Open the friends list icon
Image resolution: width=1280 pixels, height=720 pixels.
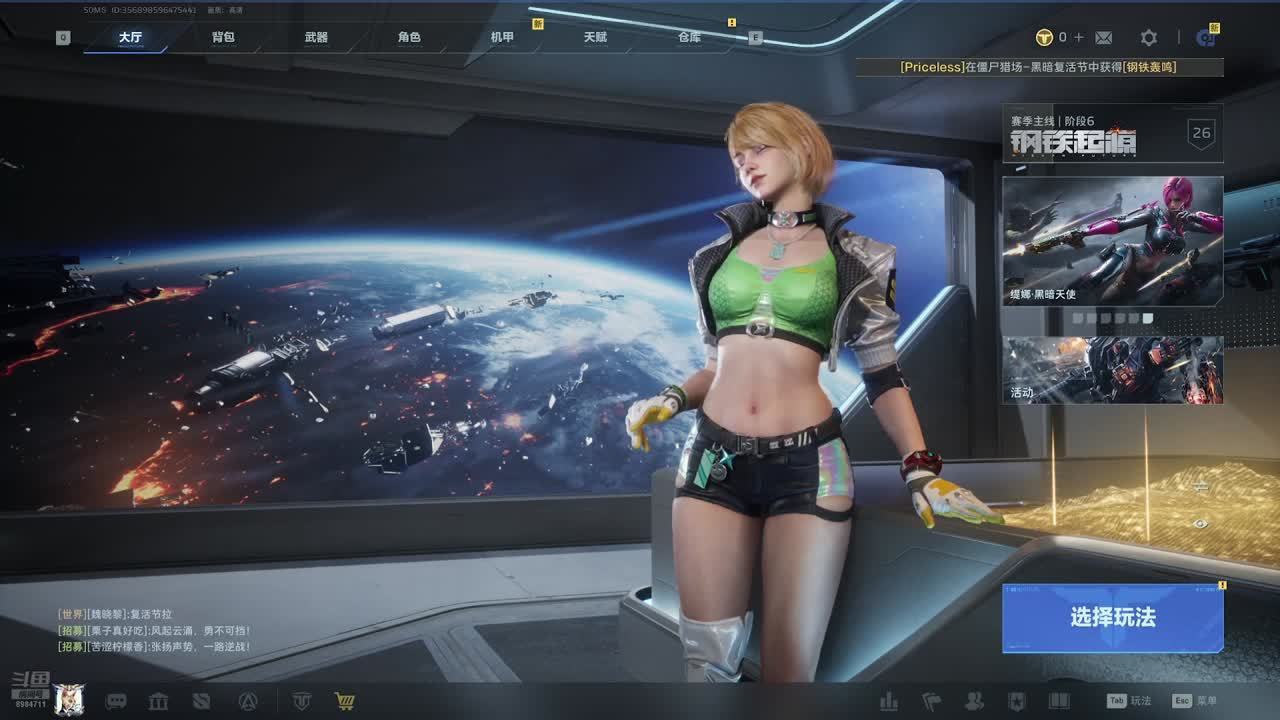(973, 701)
